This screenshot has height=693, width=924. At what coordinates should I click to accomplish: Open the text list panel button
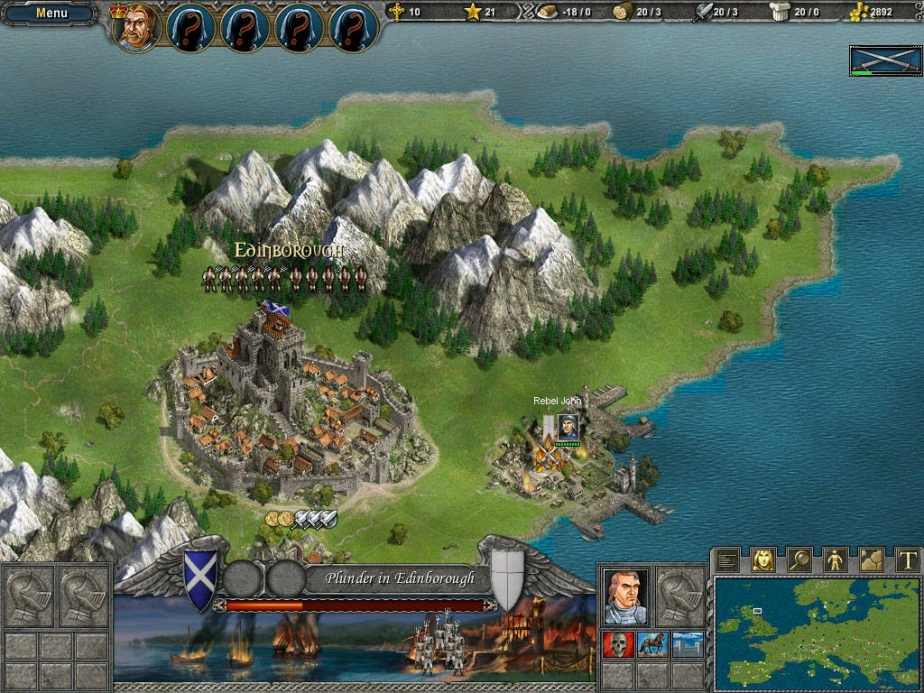click(728, 561)
